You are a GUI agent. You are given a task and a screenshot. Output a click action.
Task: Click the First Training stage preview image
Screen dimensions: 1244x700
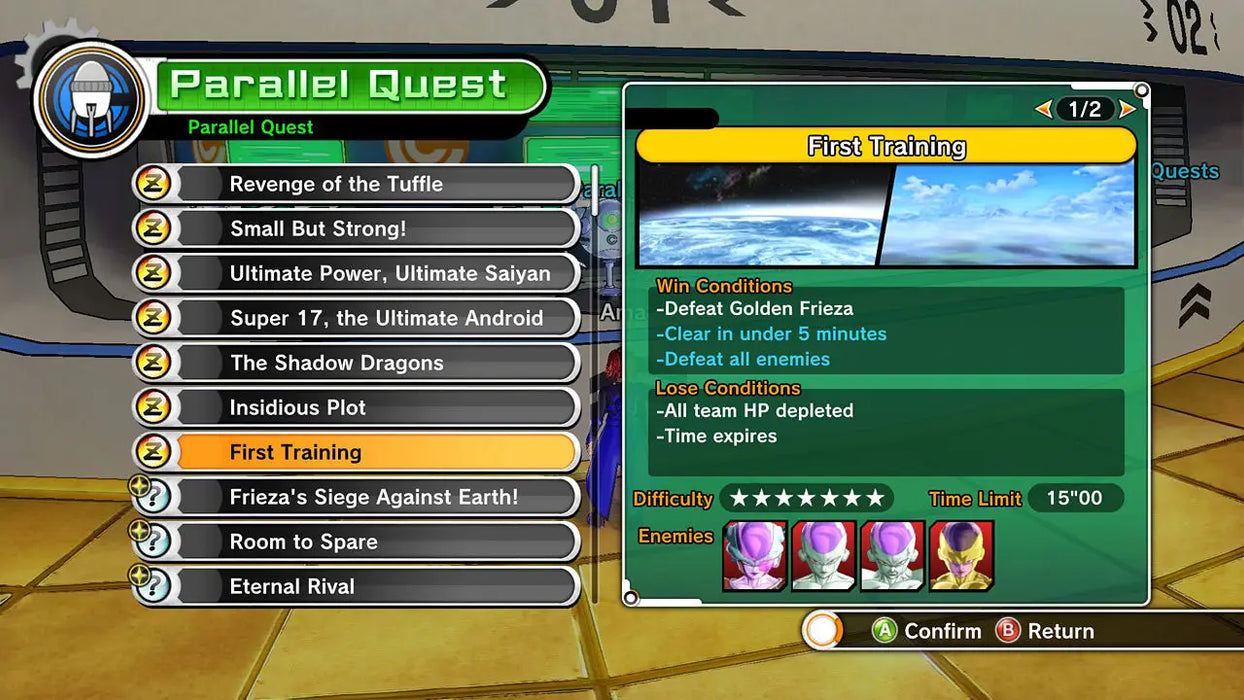click(886, 215)
